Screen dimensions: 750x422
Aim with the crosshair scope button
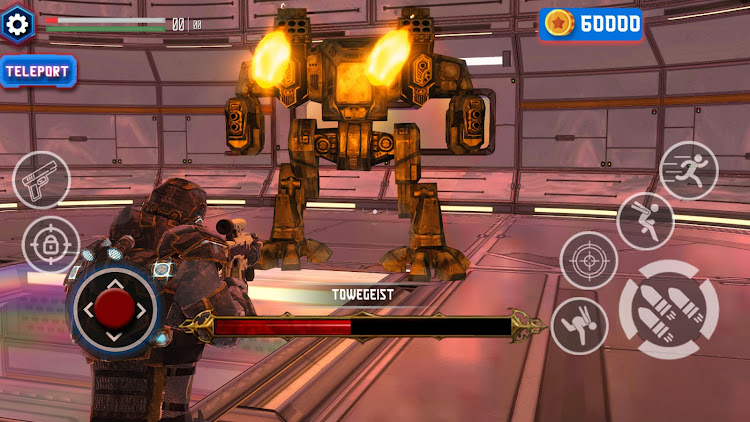click(x=589, y=260)
